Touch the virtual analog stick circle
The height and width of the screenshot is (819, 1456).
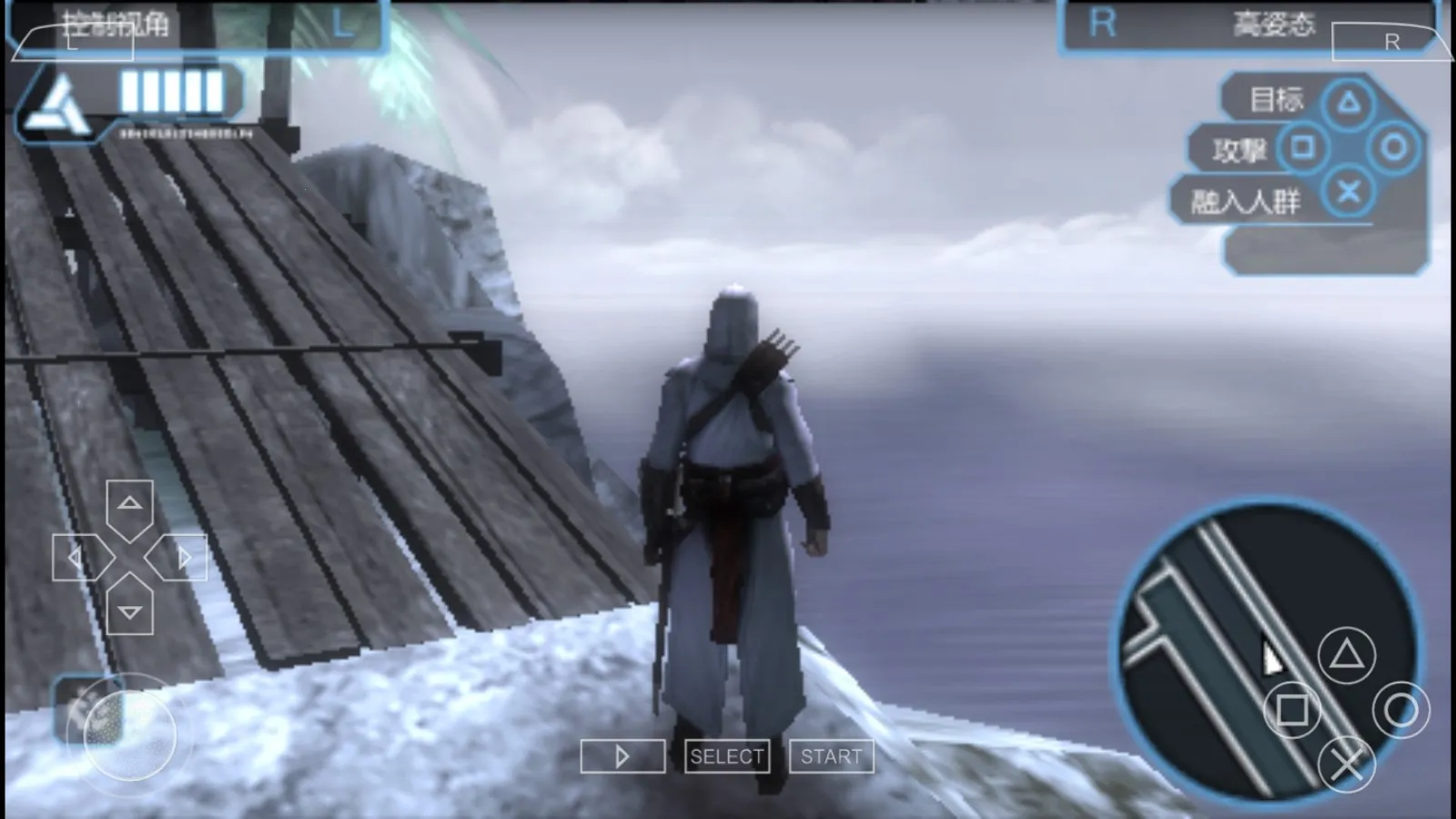129,733
